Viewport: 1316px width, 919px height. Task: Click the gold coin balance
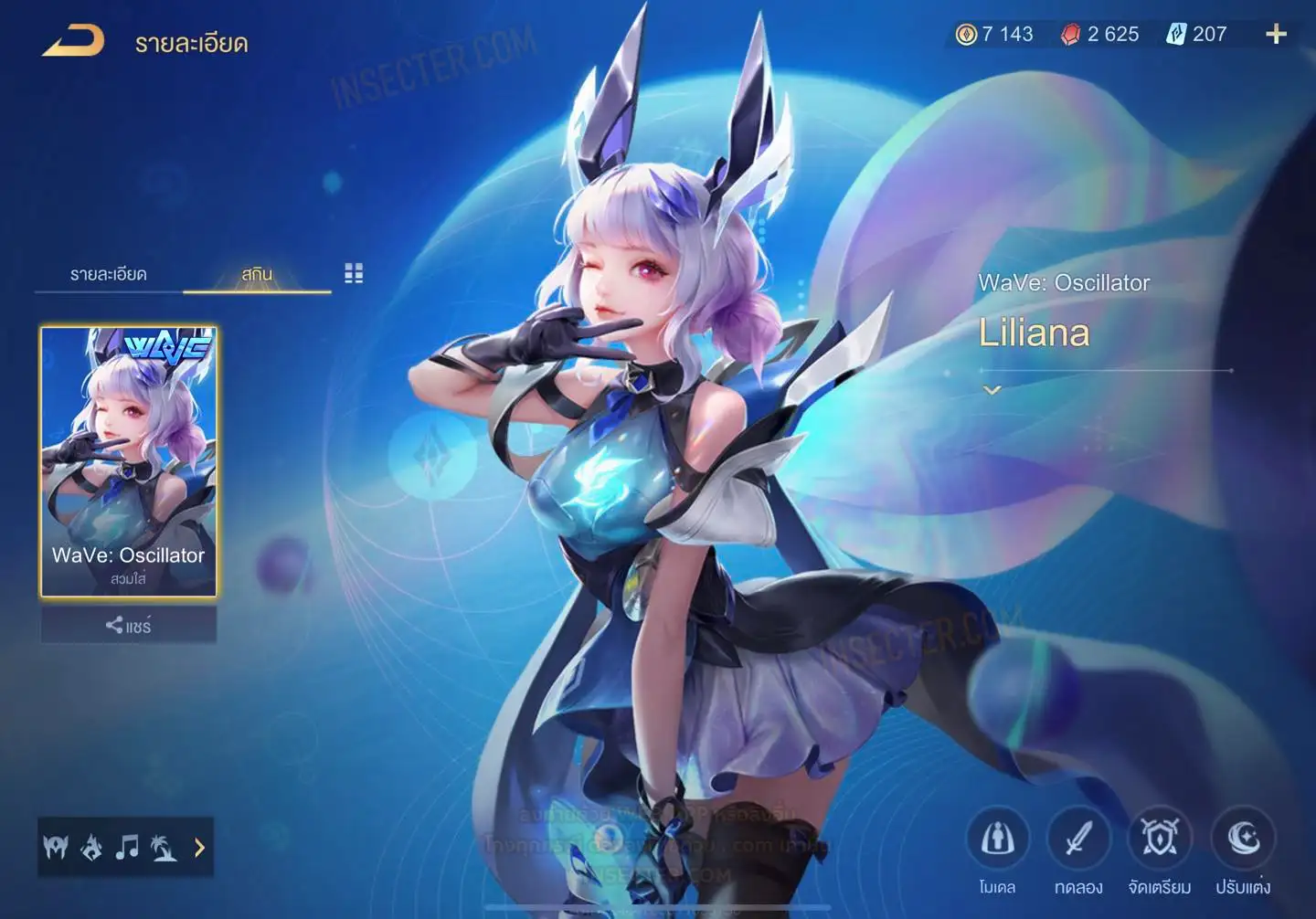coord(994,35)
